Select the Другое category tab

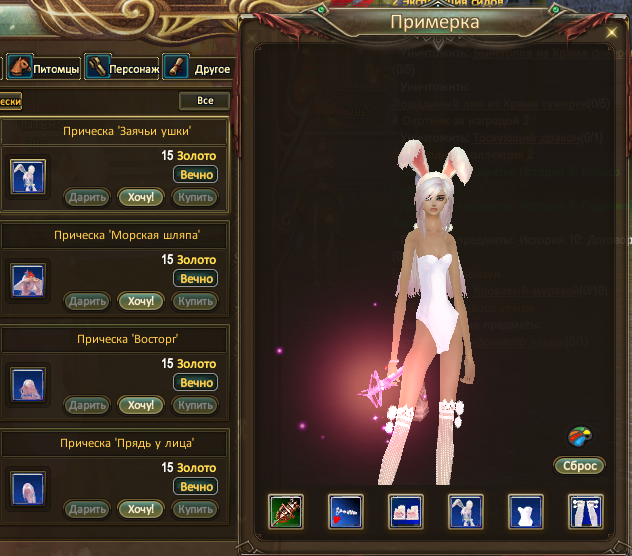198,69
